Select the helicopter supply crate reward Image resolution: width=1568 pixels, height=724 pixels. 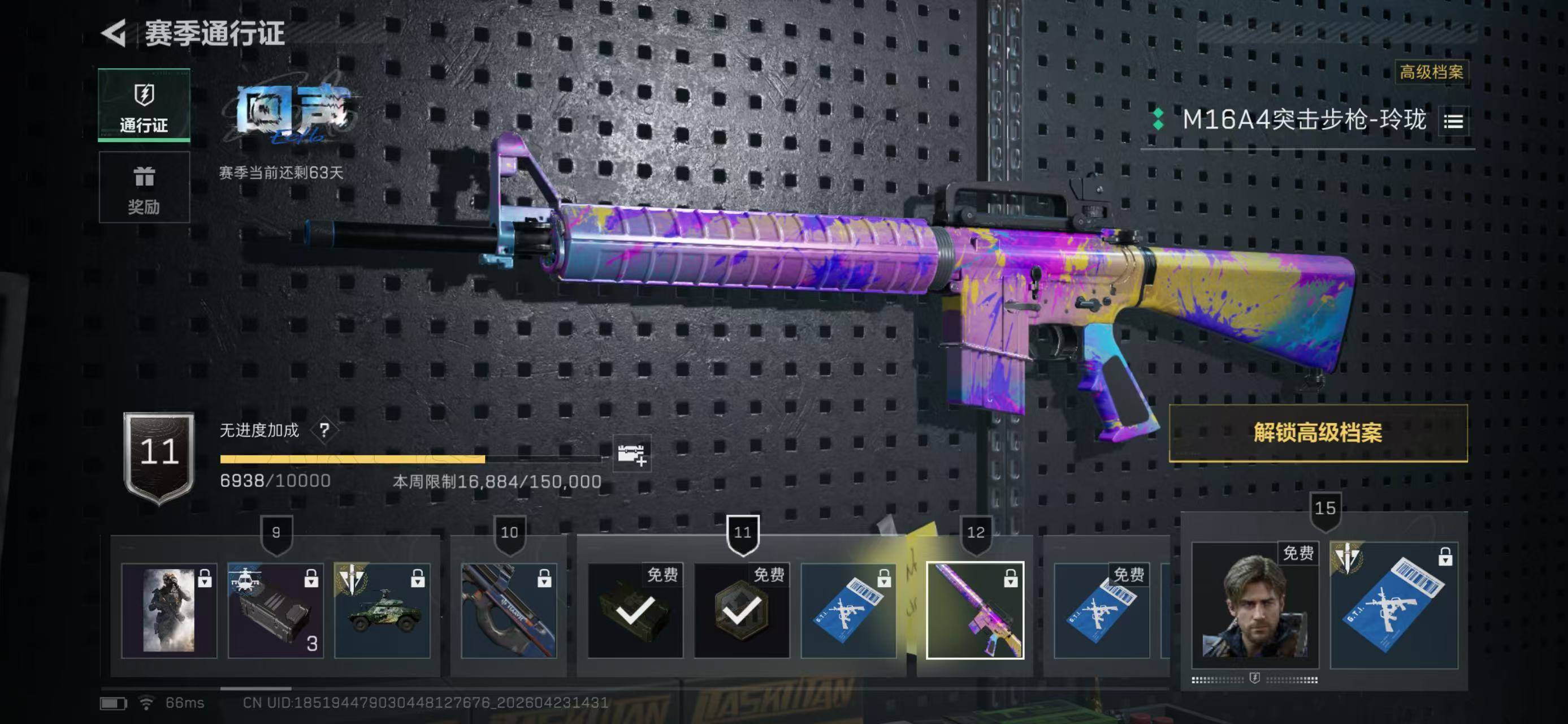pyautogui.click(x=276, y=610)
